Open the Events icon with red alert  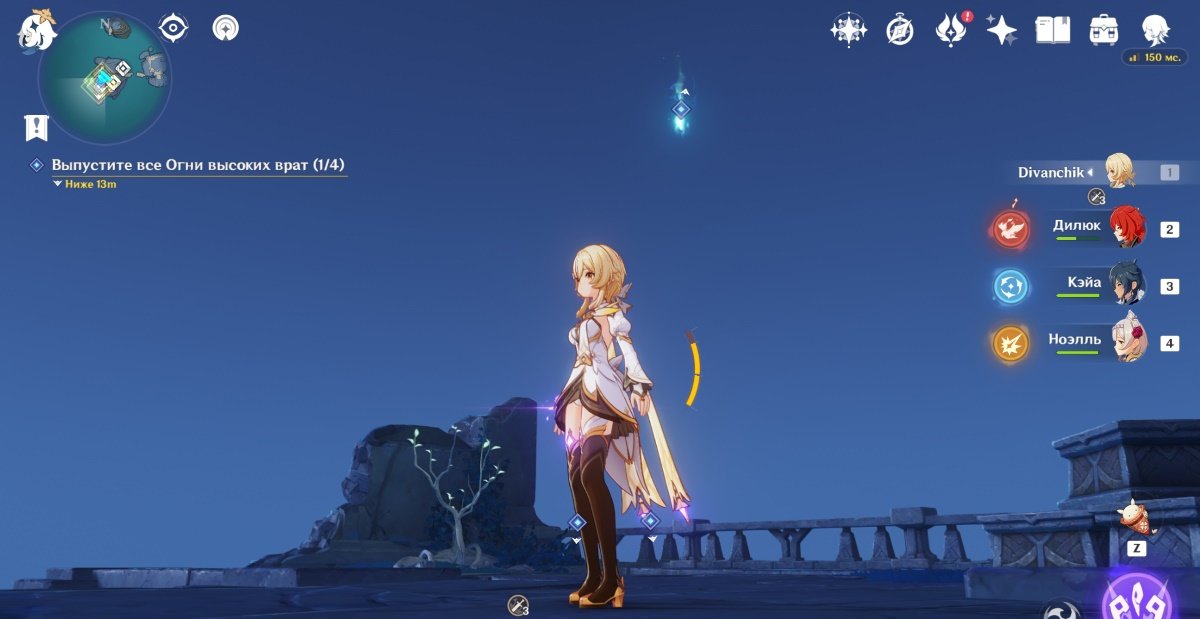click(x=950, y=30)
